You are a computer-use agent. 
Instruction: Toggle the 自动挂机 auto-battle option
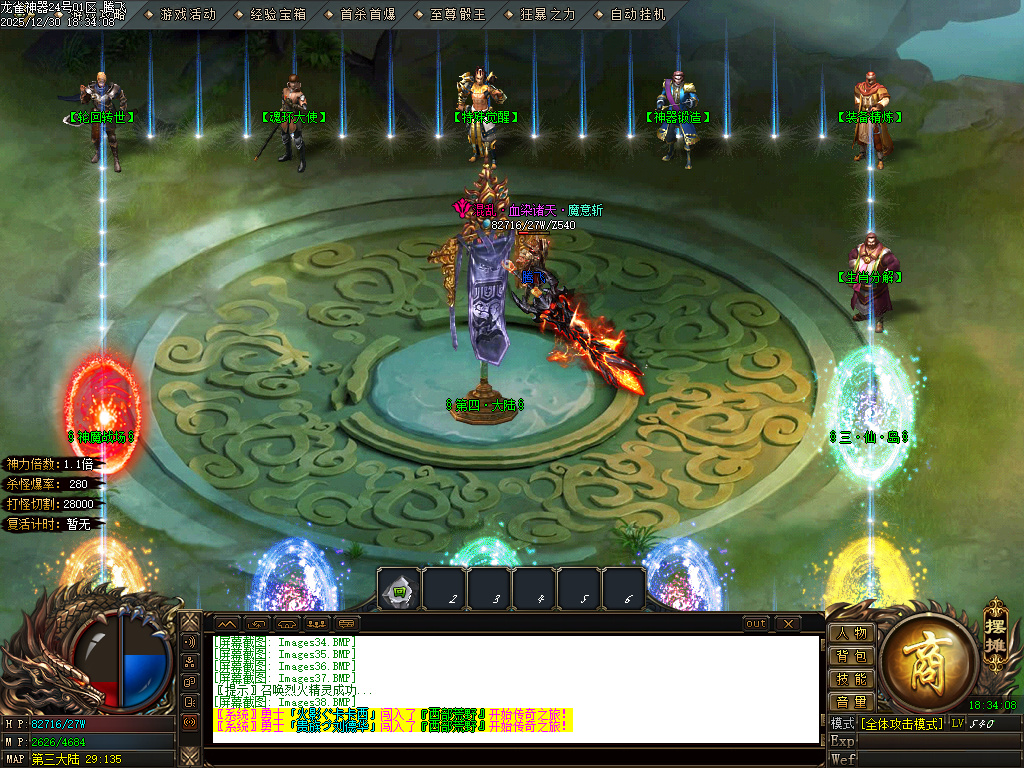637,15
